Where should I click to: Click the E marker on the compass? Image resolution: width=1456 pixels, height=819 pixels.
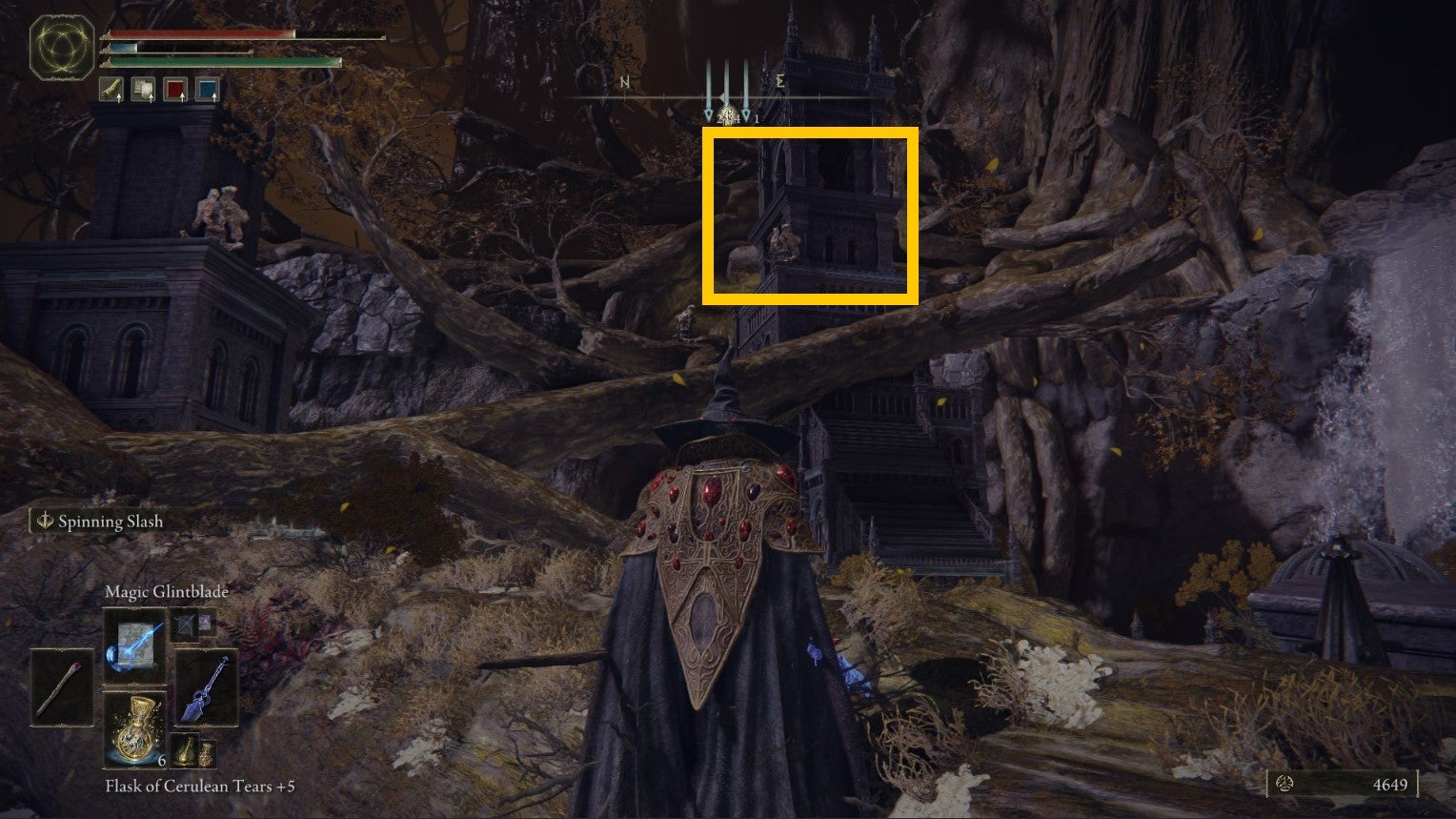tap(780, 80)
